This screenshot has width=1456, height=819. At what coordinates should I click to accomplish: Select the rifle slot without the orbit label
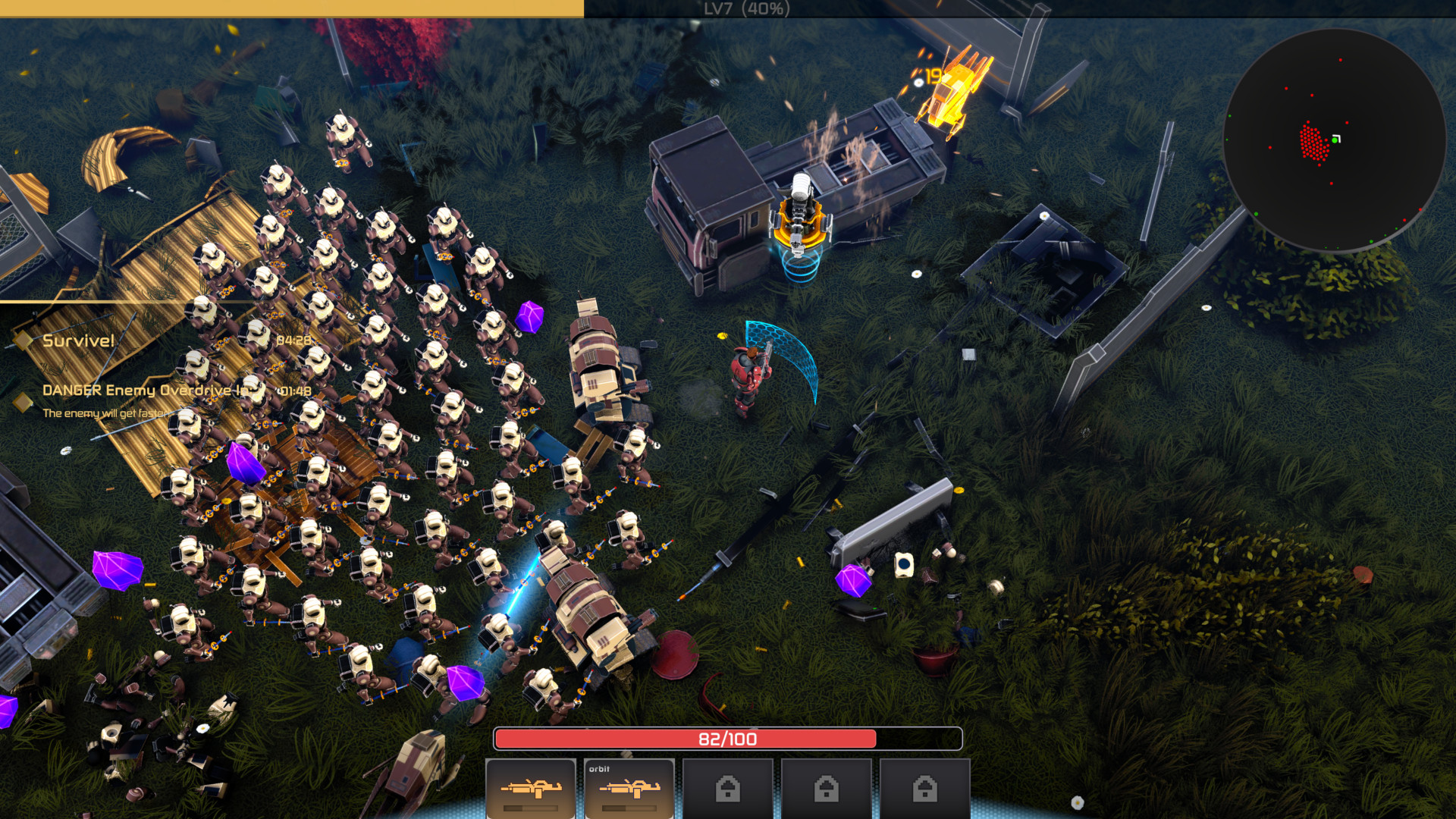[531, 789]
